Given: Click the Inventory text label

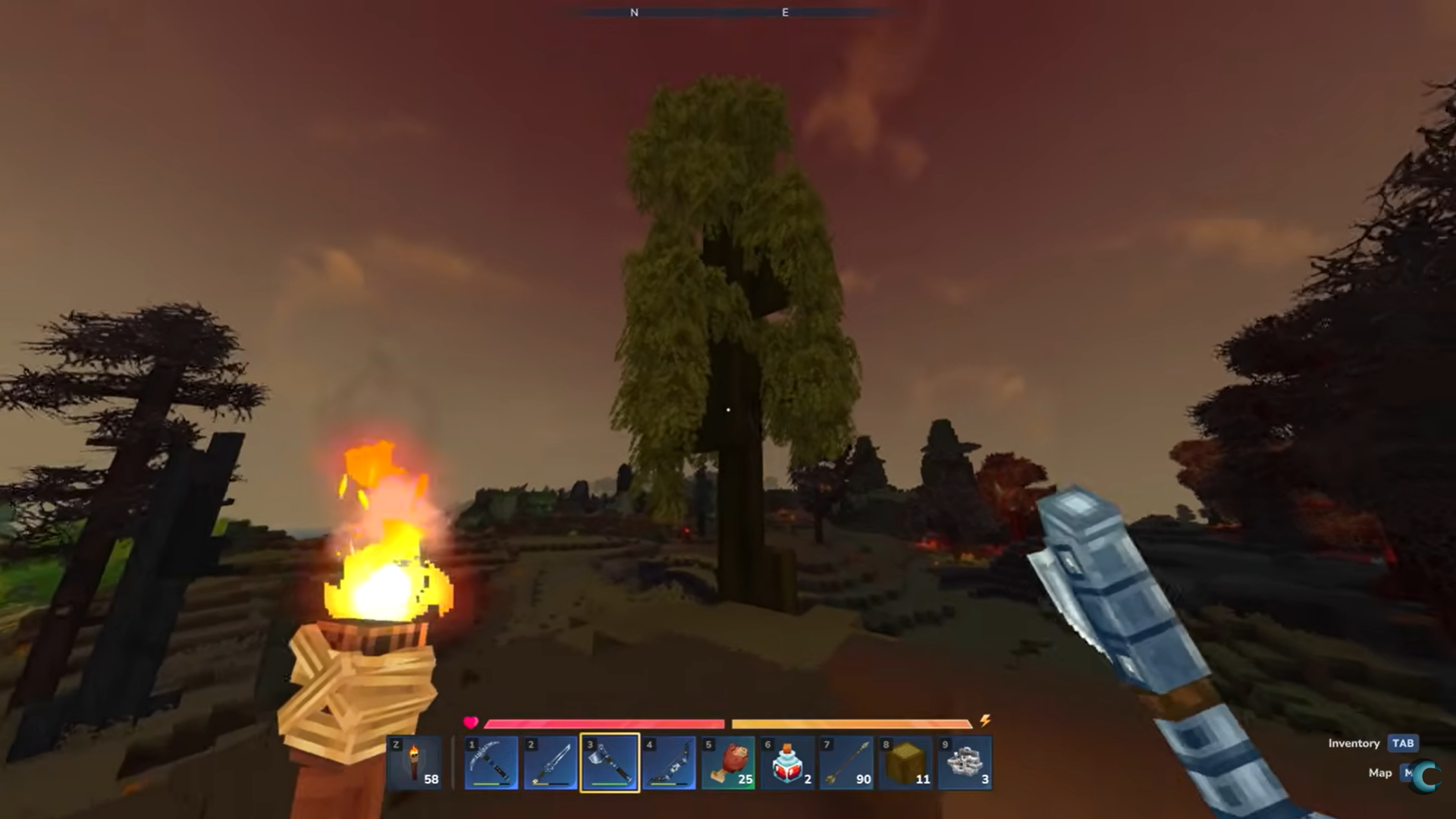Looking at the screenshot, I should 1354,744.
